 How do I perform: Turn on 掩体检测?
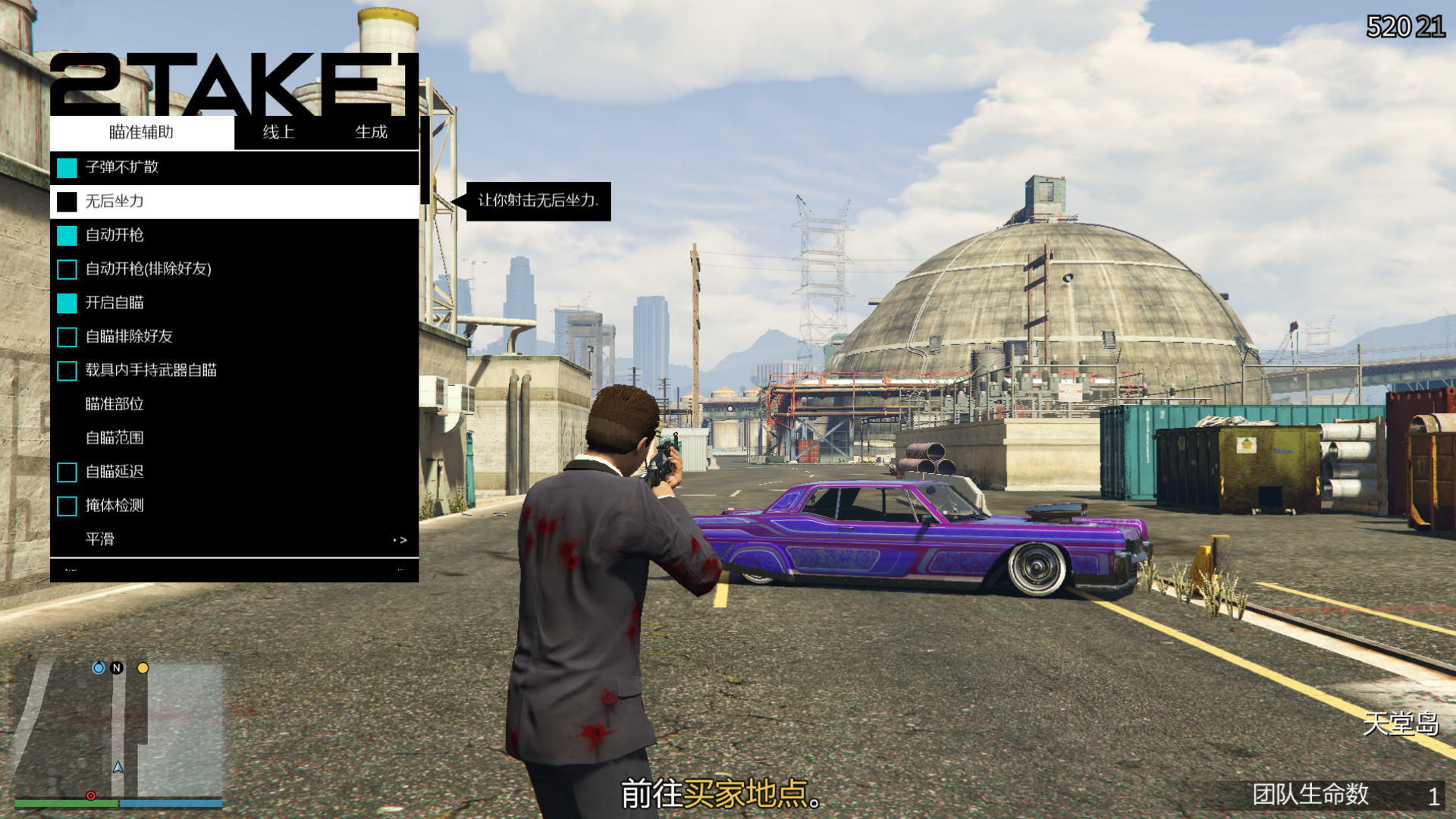click(115, 505)
